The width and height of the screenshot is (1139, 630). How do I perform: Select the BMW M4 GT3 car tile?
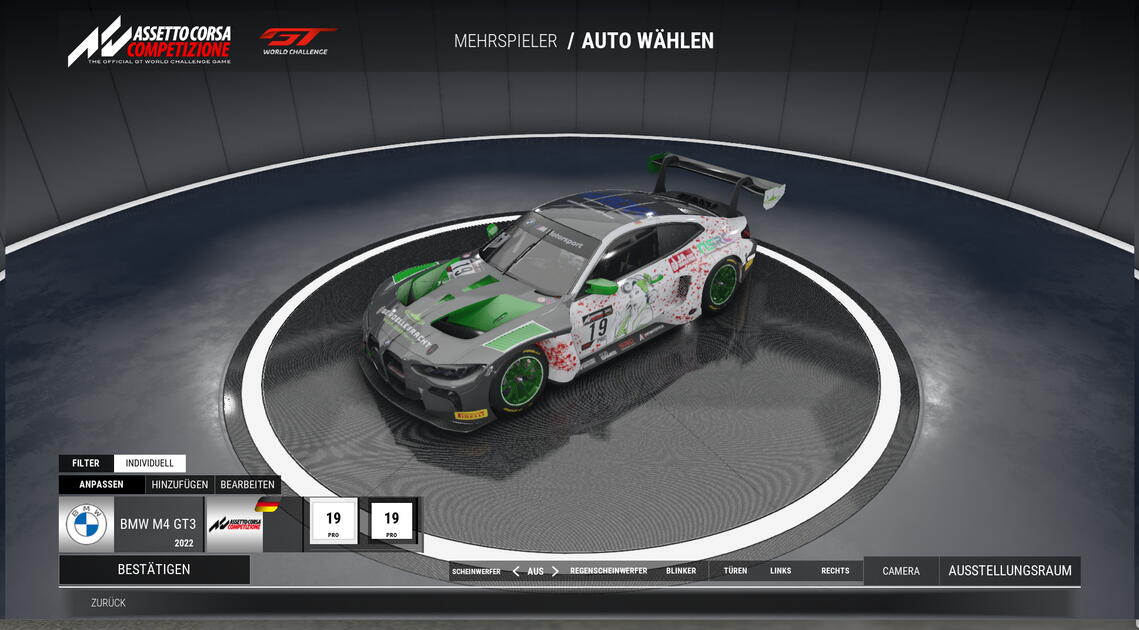coord(131,525)
